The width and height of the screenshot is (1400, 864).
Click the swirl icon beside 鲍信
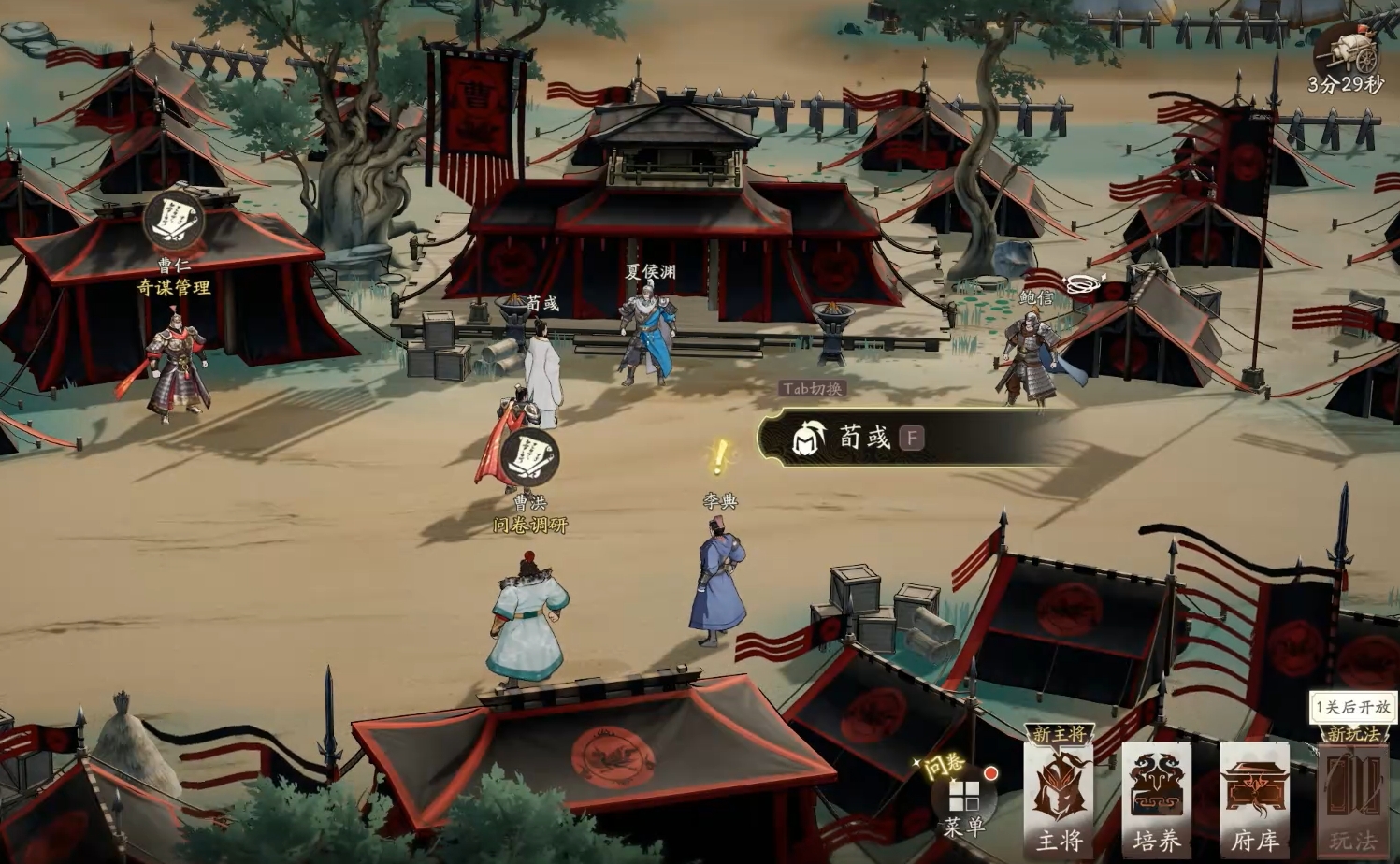tap(1083, 283)
